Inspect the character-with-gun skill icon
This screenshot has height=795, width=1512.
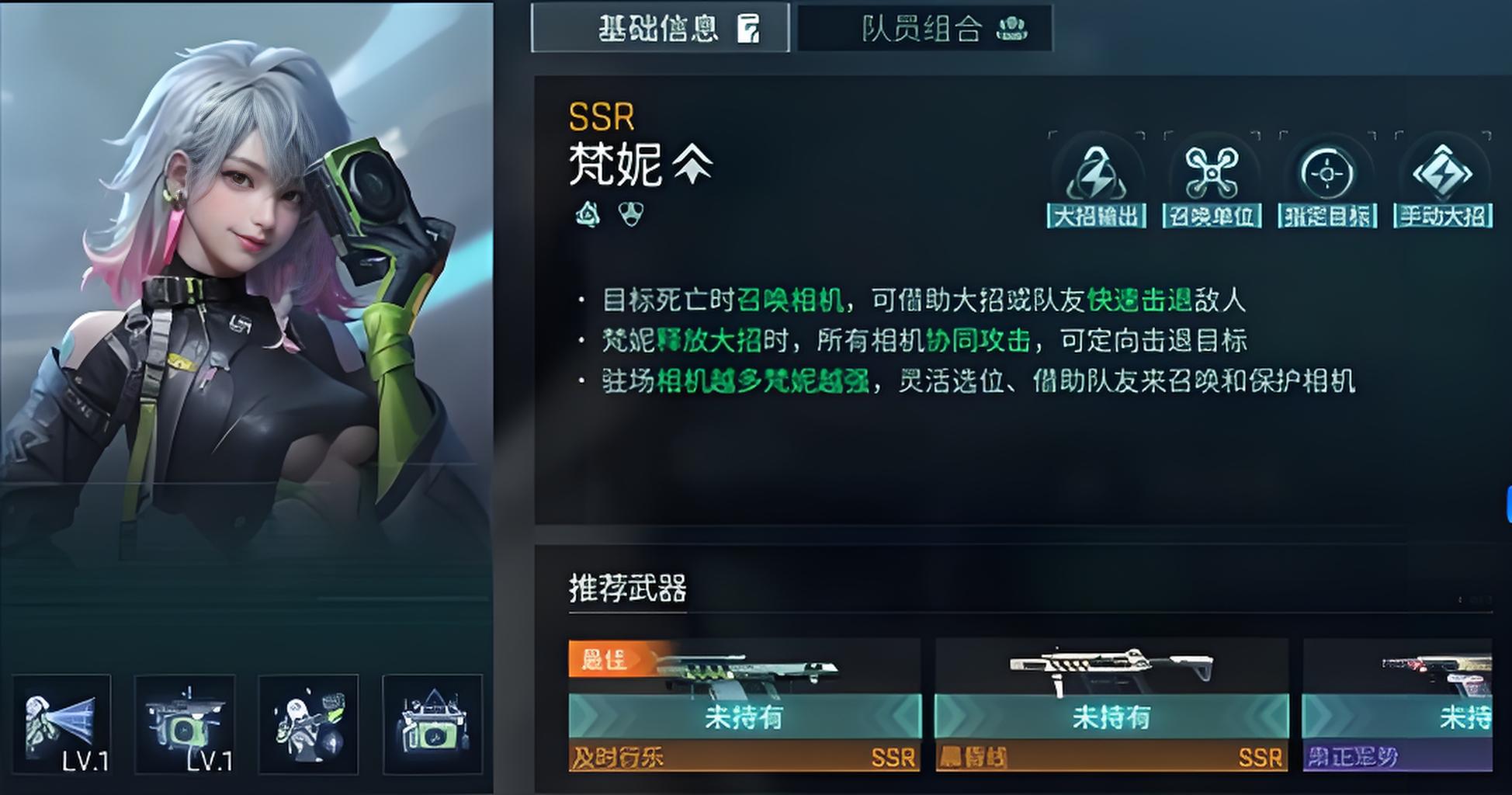pos(308,724)
